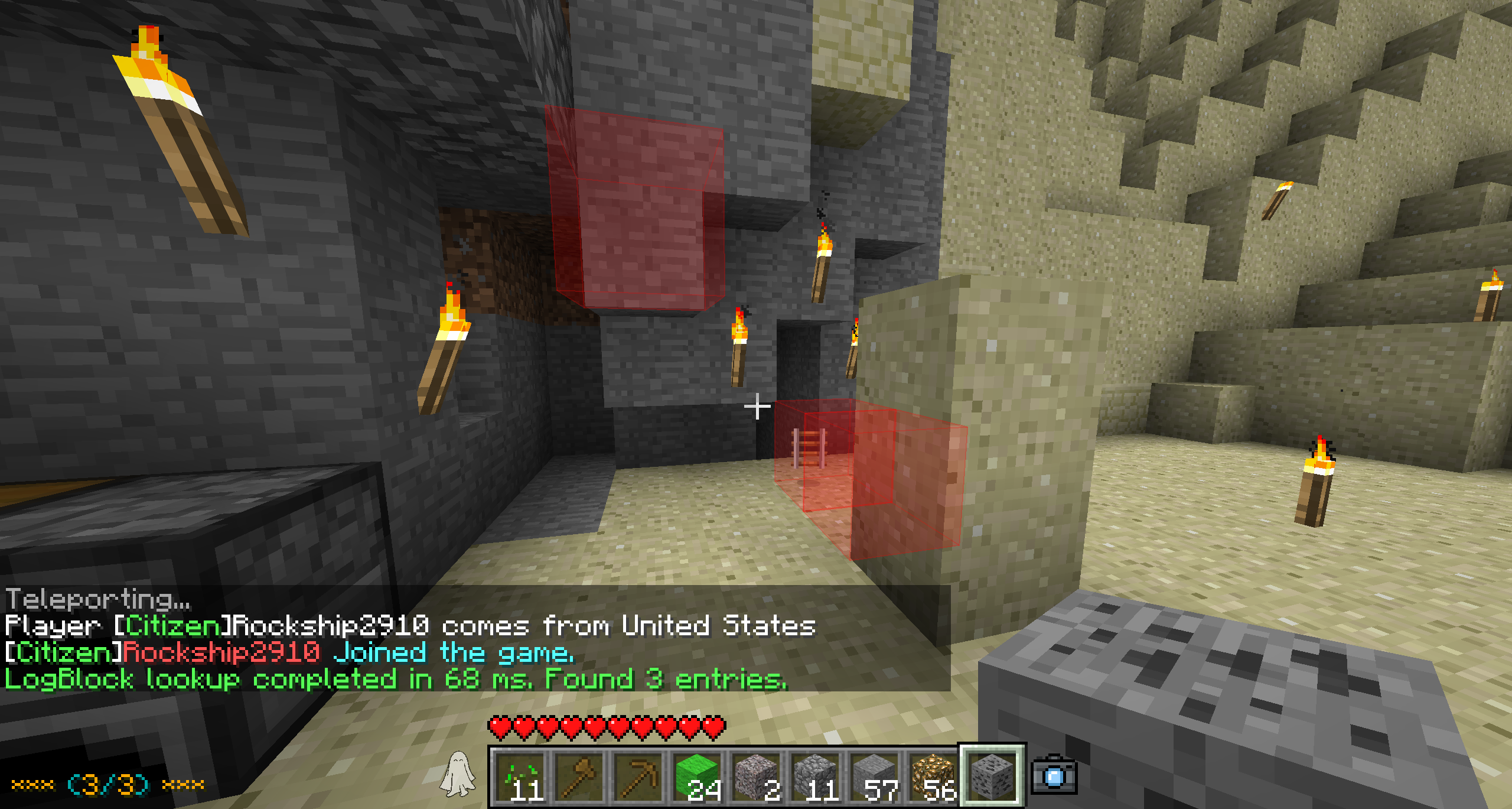Screen dimensions: 1512x809
Task: Select the seeds stack hotbar slot
Action: (520, 776)
